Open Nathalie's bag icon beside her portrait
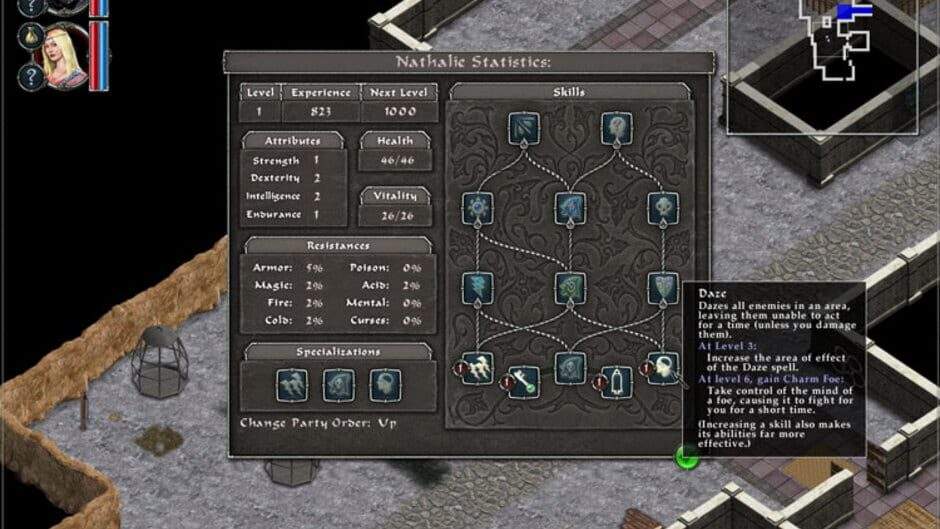The width and height of the screenshot is (940, 529). point(29,36)
